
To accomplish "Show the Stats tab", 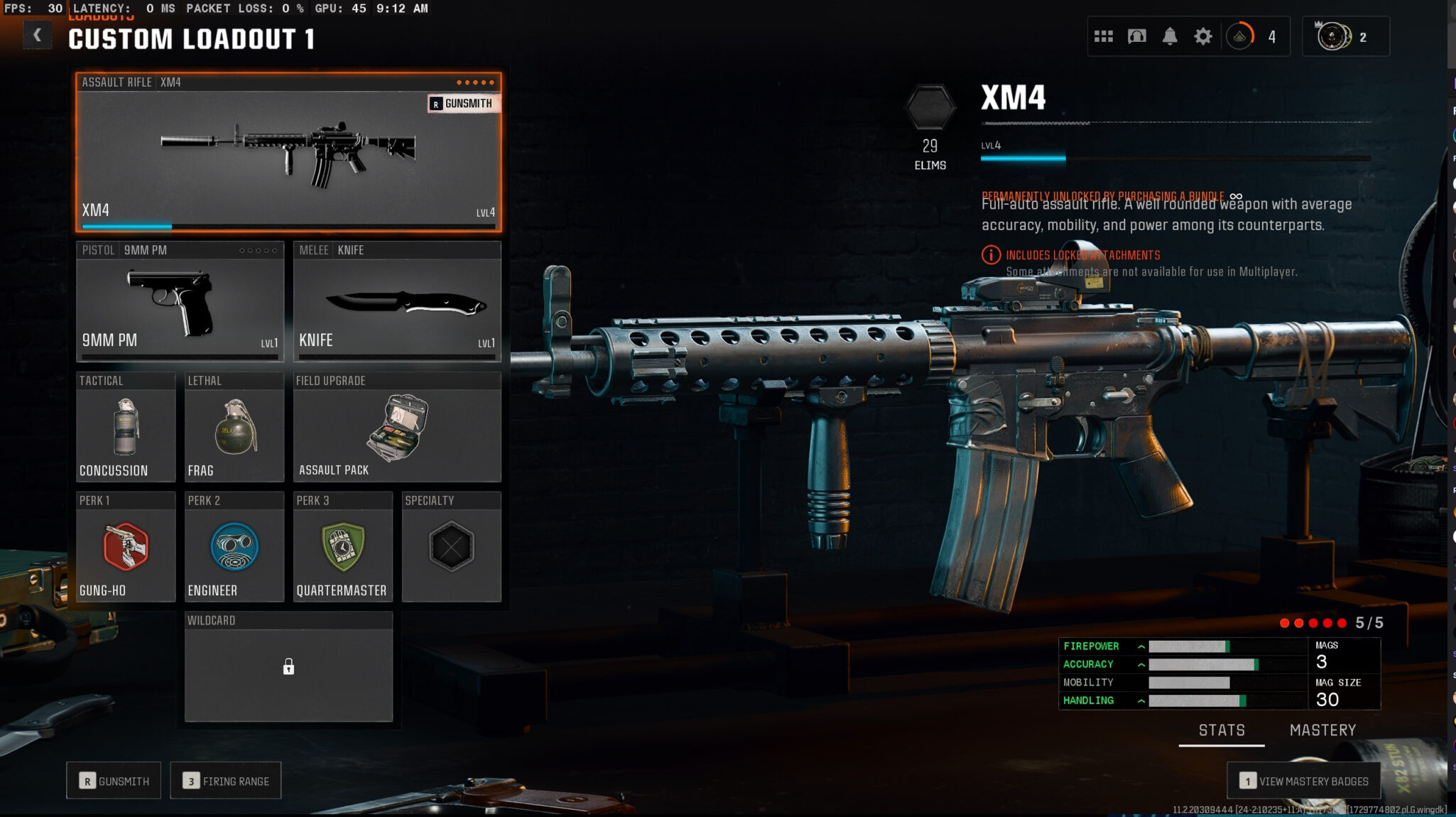I will pos(1222,730).
